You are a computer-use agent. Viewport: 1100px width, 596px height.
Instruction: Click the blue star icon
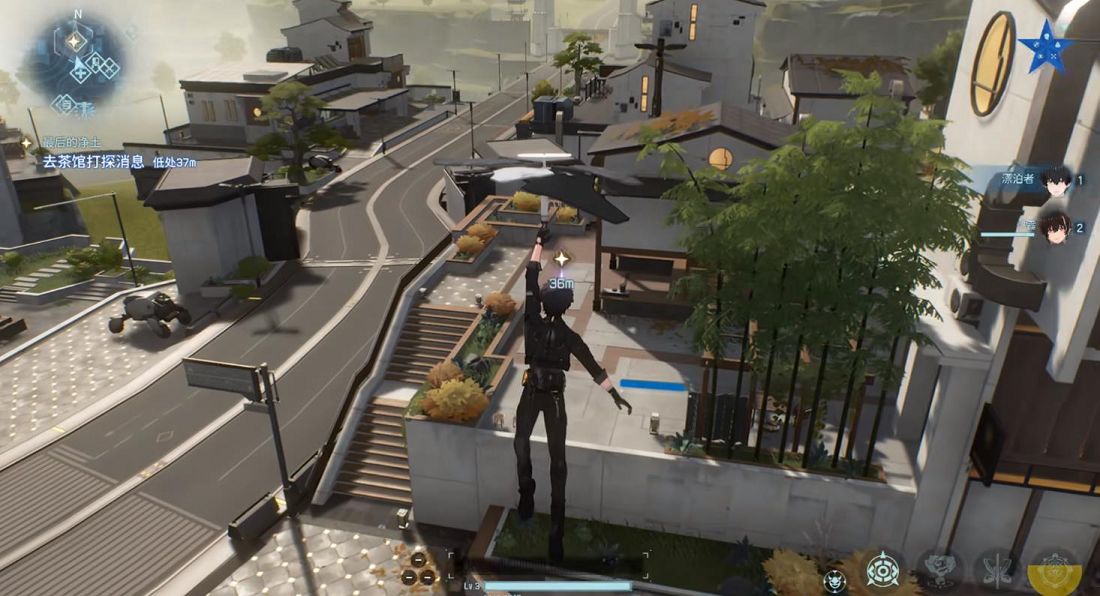click(x=1047, y=45)
